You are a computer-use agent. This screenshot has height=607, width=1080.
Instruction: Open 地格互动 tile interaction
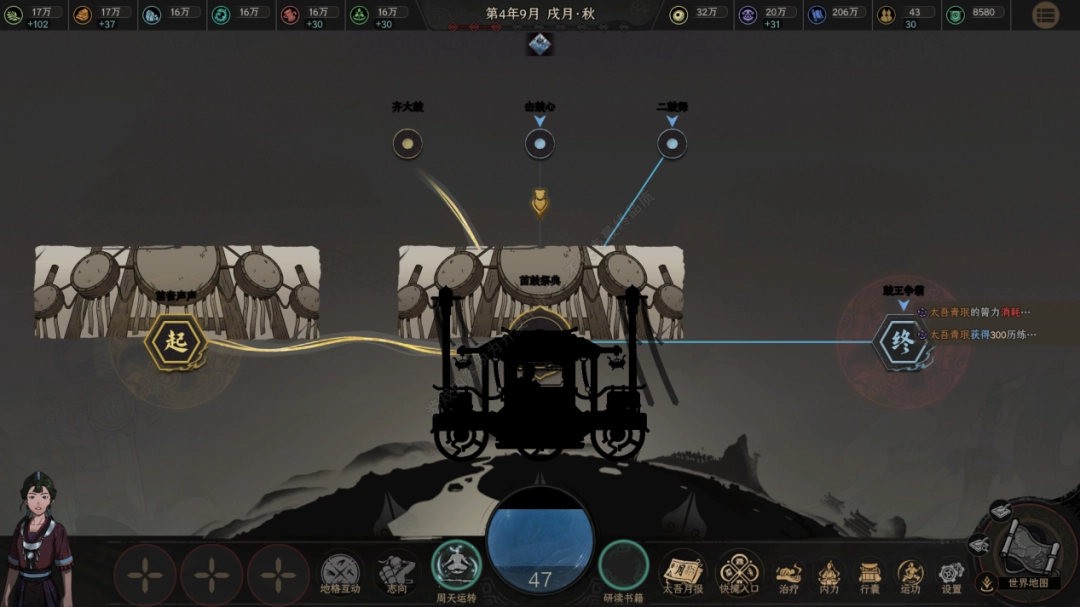340,573
